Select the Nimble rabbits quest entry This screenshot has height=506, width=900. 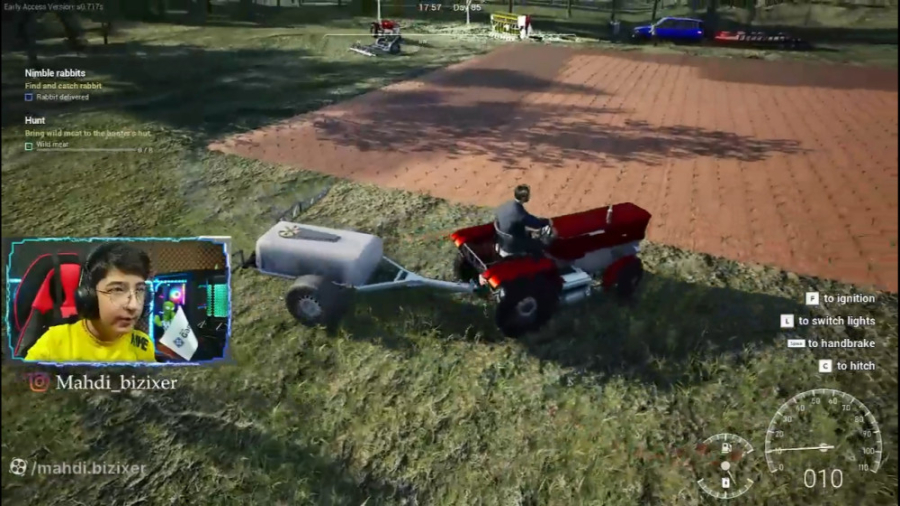[x=55, y=73]
